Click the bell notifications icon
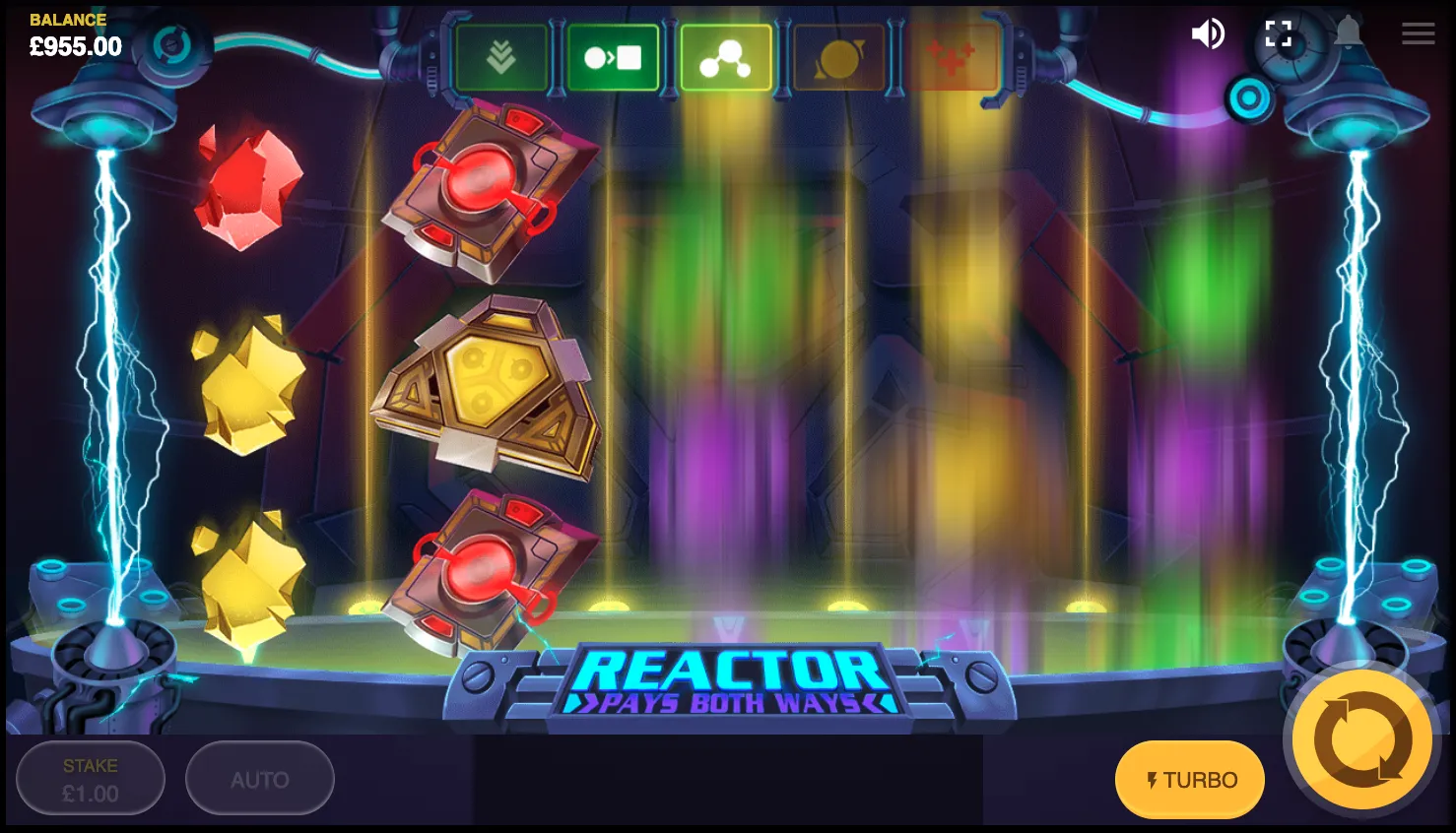The height and width of the screenshot is (833, 1456). [x=1347, y=32]
